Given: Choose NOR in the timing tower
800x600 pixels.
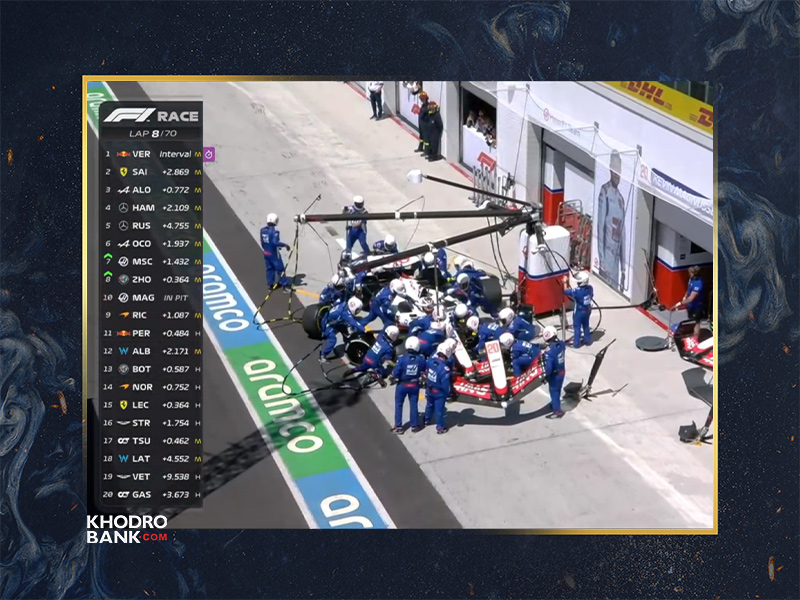Looking at the screenshot, I should pyautogui.click(x=150, y=387).
